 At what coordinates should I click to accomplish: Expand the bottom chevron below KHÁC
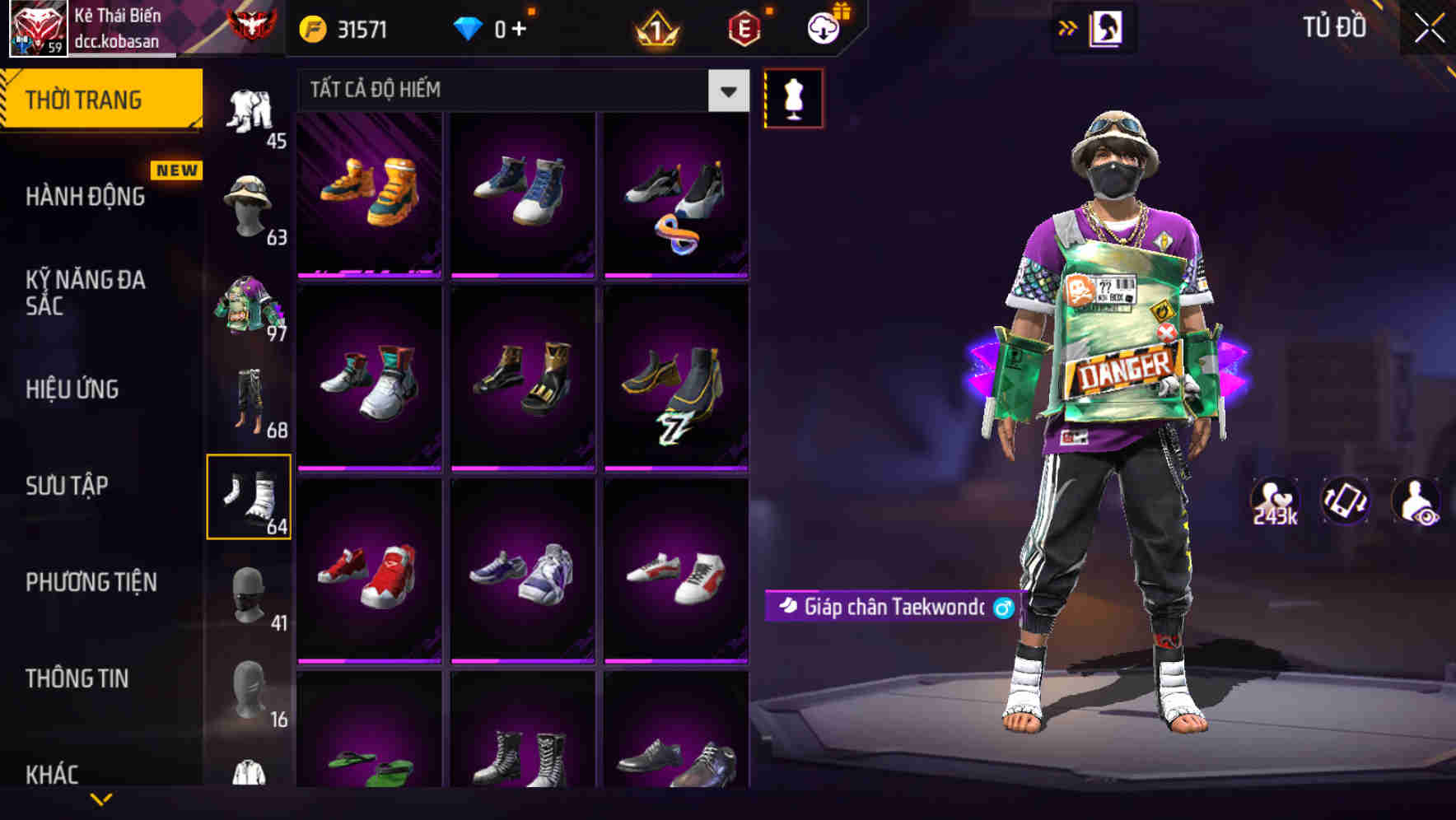101,797
